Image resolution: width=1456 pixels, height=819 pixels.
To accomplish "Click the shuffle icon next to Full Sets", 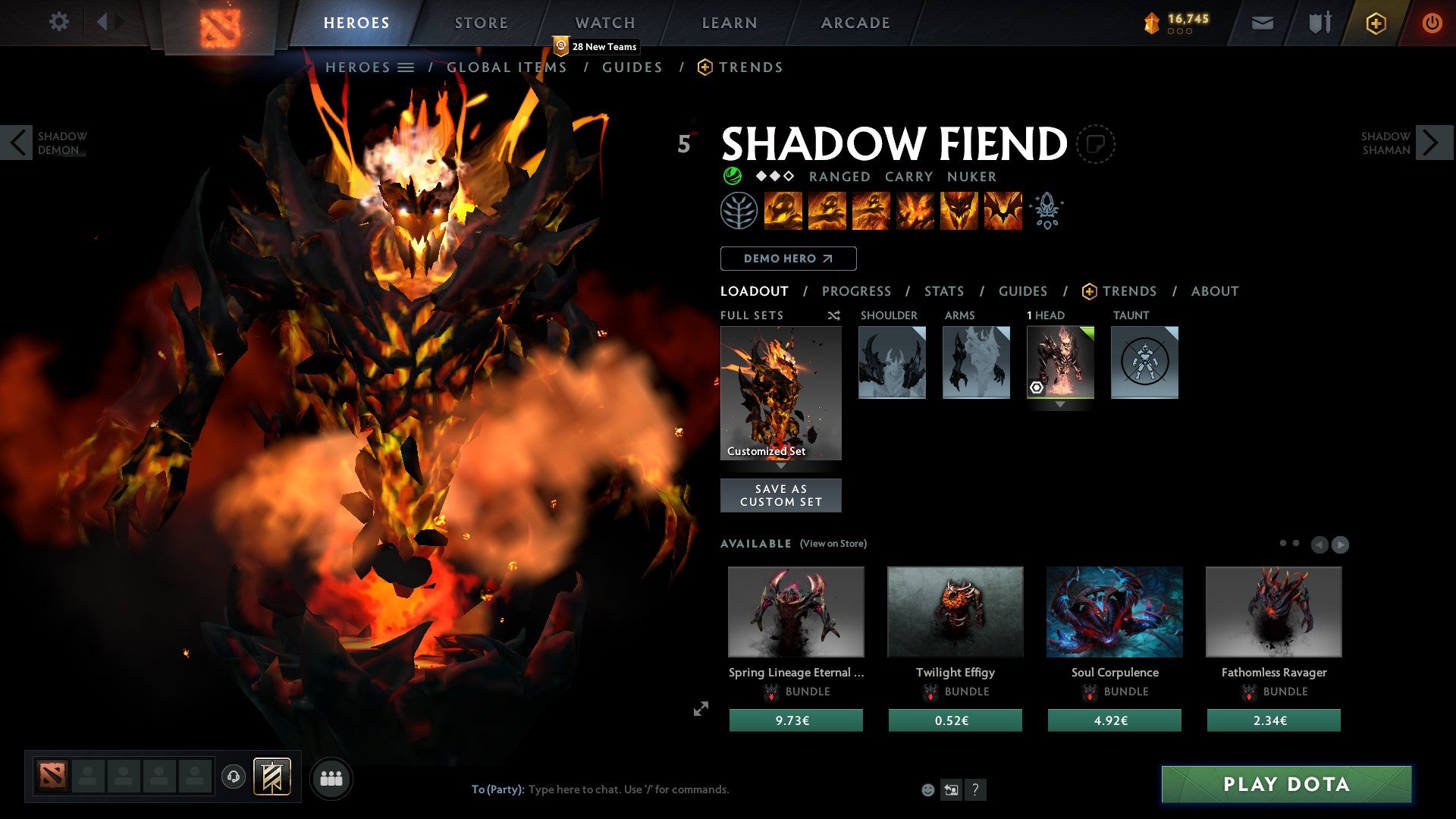I will point(833,315).
